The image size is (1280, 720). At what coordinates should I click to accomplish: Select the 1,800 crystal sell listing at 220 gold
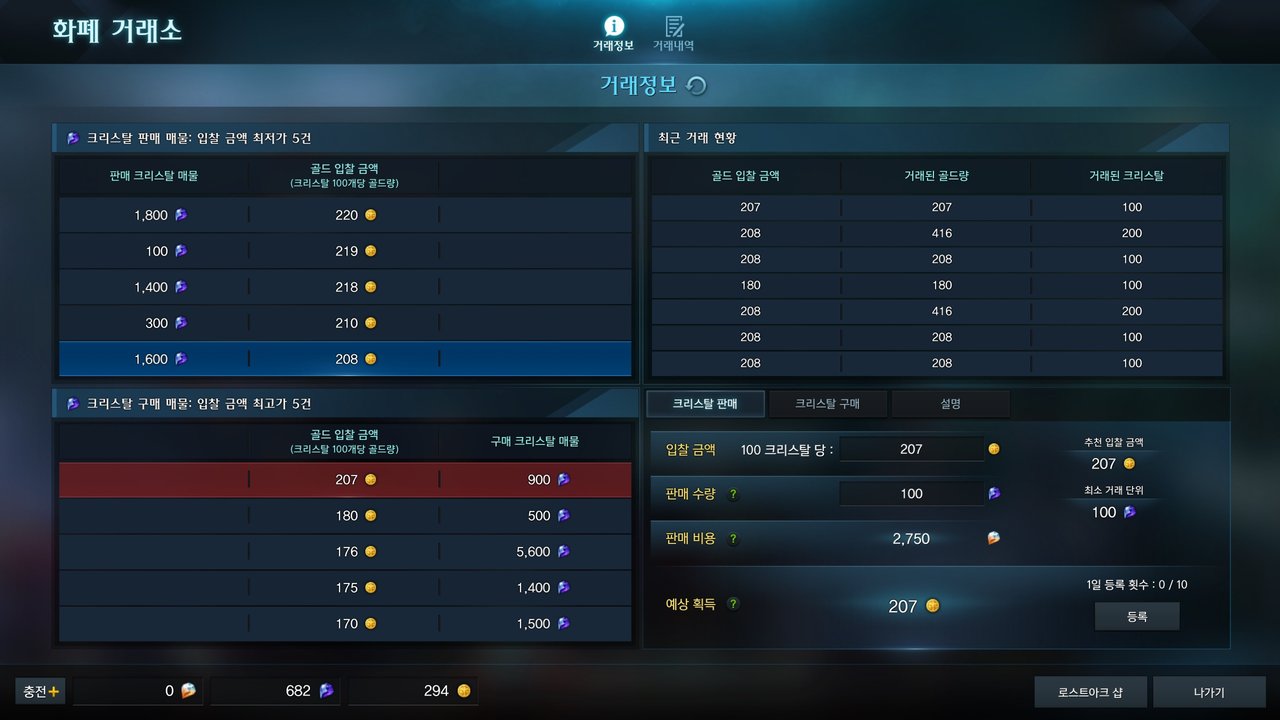pyautogui.click(x=345, y=215)
